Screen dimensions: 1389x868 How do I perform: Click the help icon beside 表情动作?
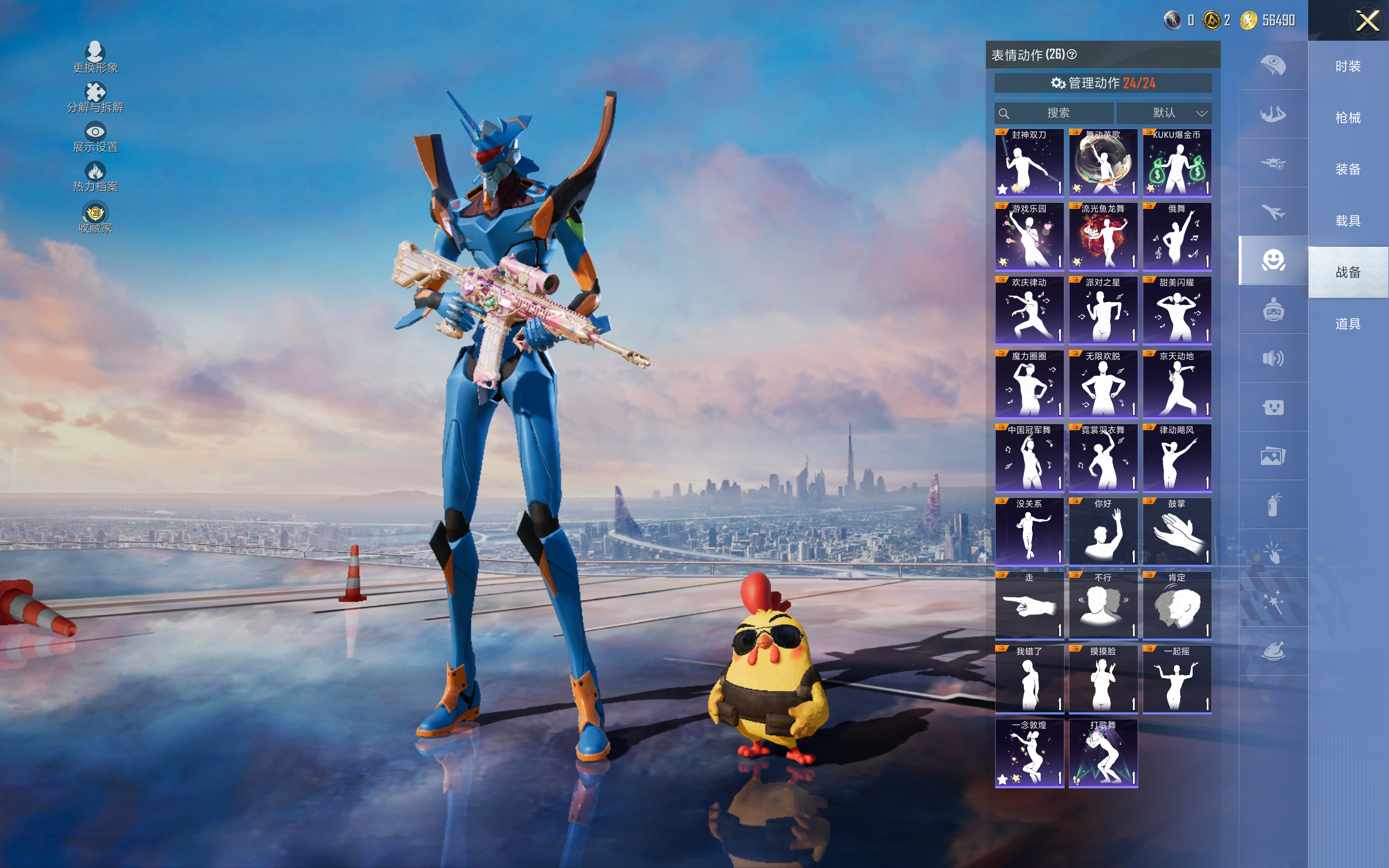1072,55
